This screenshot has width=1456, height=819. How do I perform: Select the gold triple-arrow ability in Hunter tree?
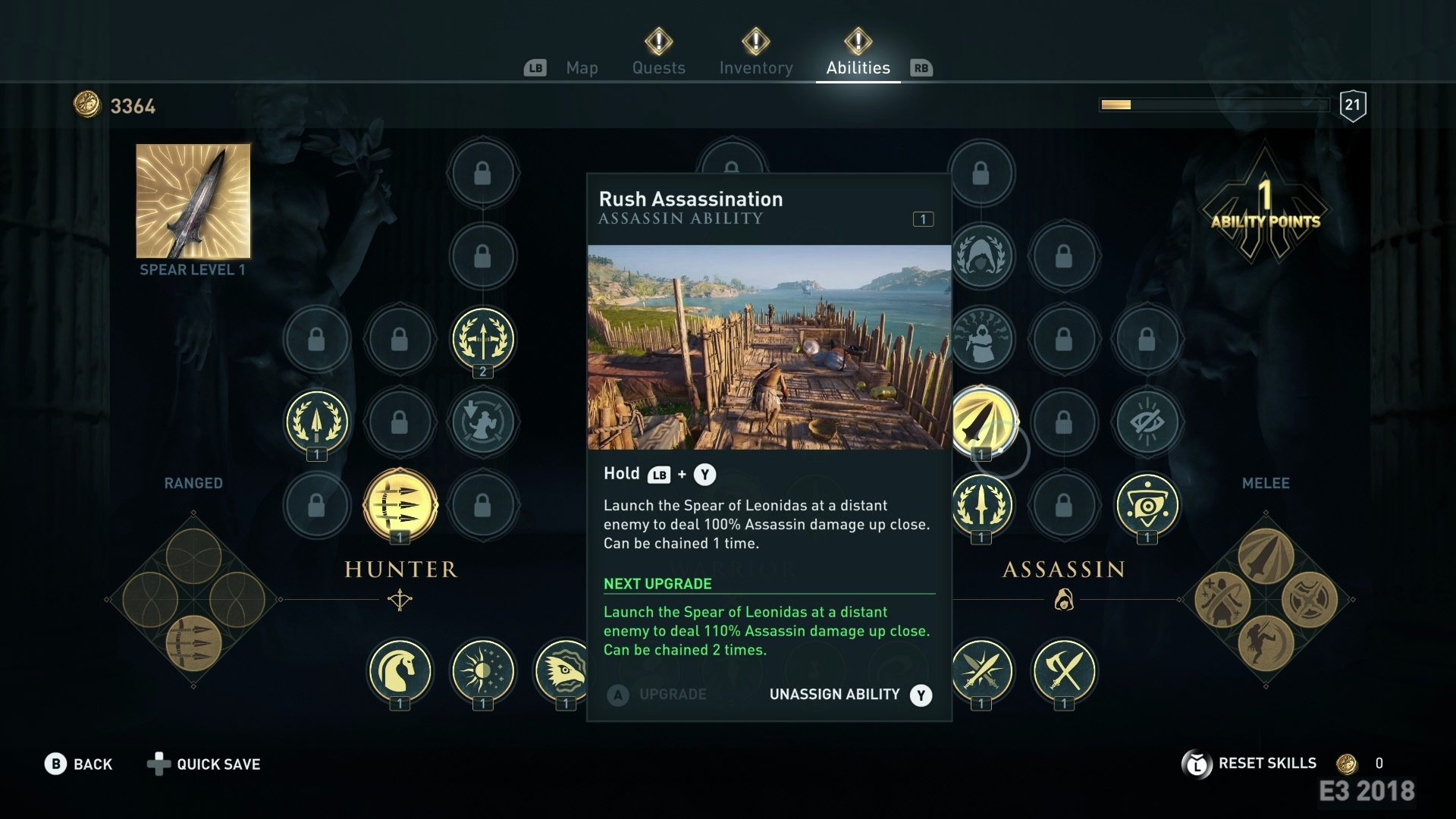pos(400,508)
